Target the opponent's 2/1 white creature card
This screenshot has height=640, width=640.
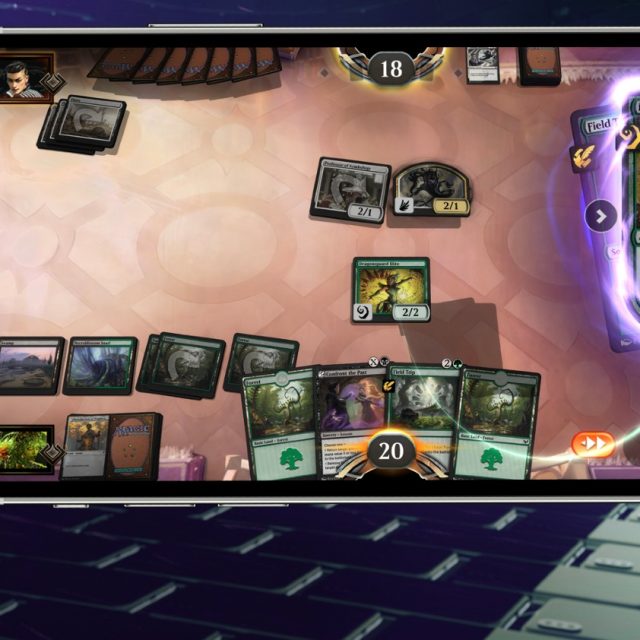pyautogui.click(x=351, y=187)
